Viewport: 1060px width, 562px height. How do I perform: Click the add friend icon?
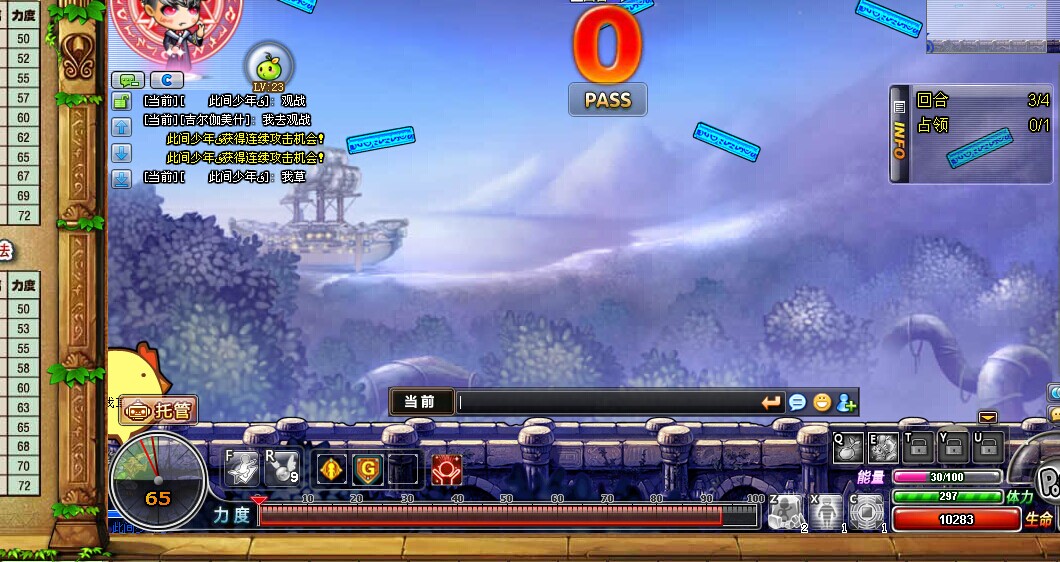[846, 402]
